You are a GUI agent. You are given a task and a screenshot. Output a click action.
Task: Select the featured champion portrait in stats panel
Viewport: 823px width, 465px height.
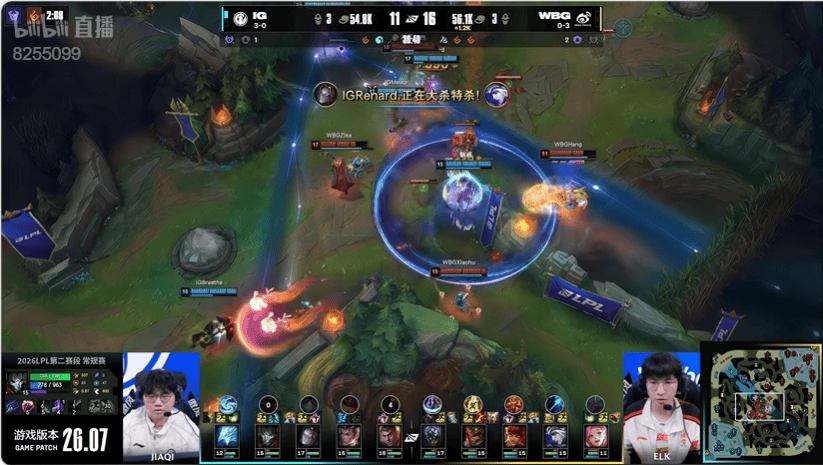pyautogui.click(x=17, y=383)
